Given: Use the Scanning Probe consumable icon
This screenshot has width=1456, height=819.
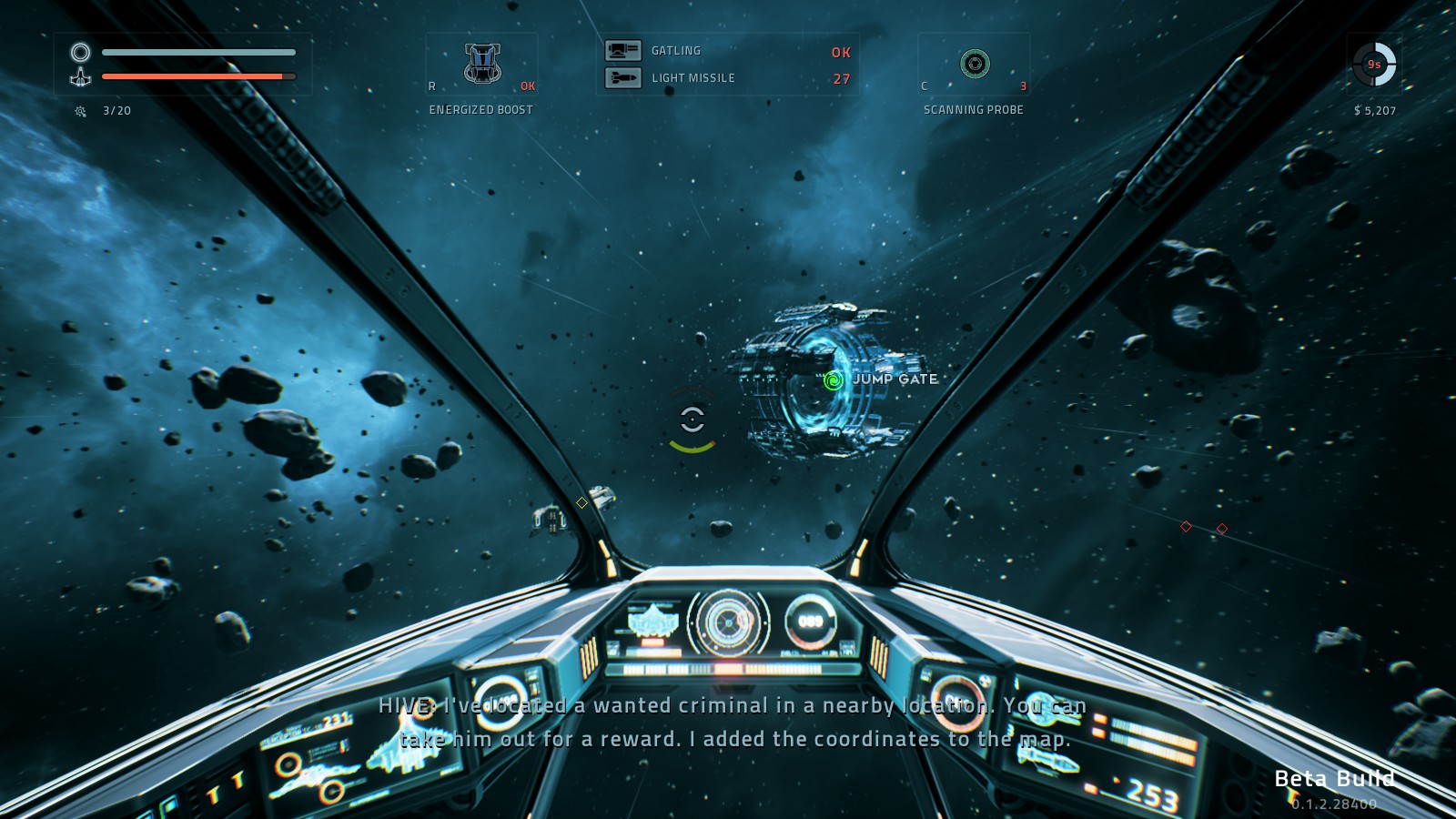Looking at the screenshot, I should [975, 64].
